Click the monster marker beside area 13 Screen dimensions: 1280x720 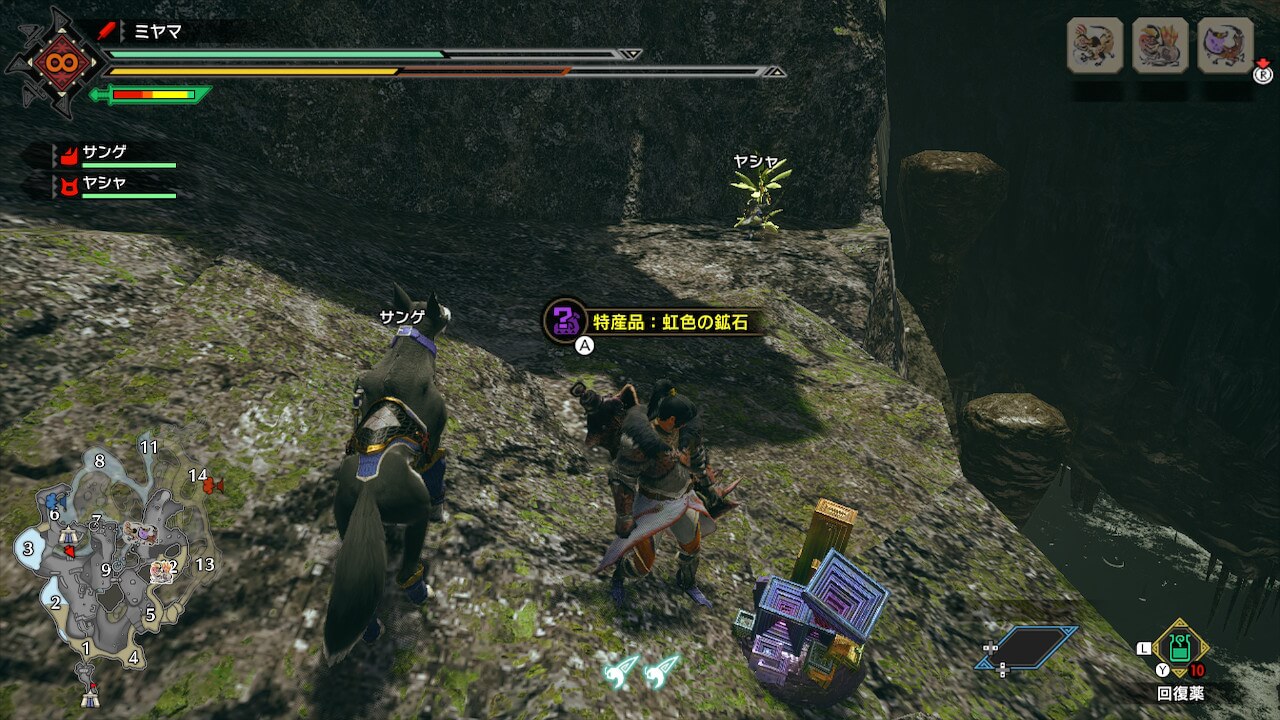[x=162, y=572]
